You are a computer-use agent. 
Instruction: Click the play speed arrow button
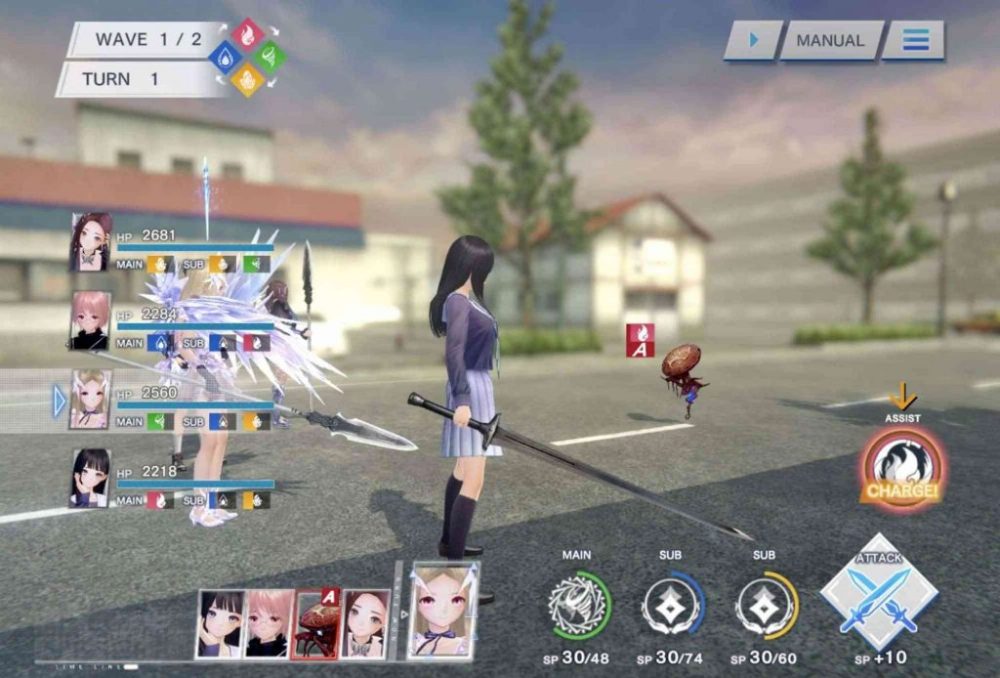point(752,41)
